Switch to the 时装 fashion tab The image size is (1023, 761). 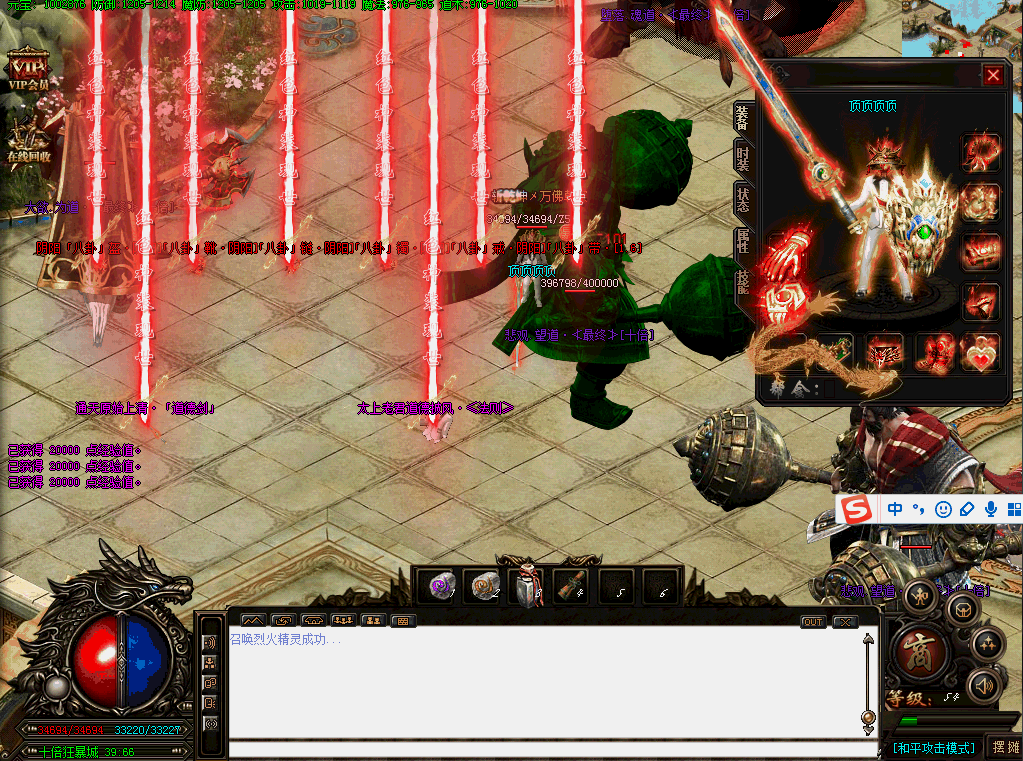tap(742, 156)
